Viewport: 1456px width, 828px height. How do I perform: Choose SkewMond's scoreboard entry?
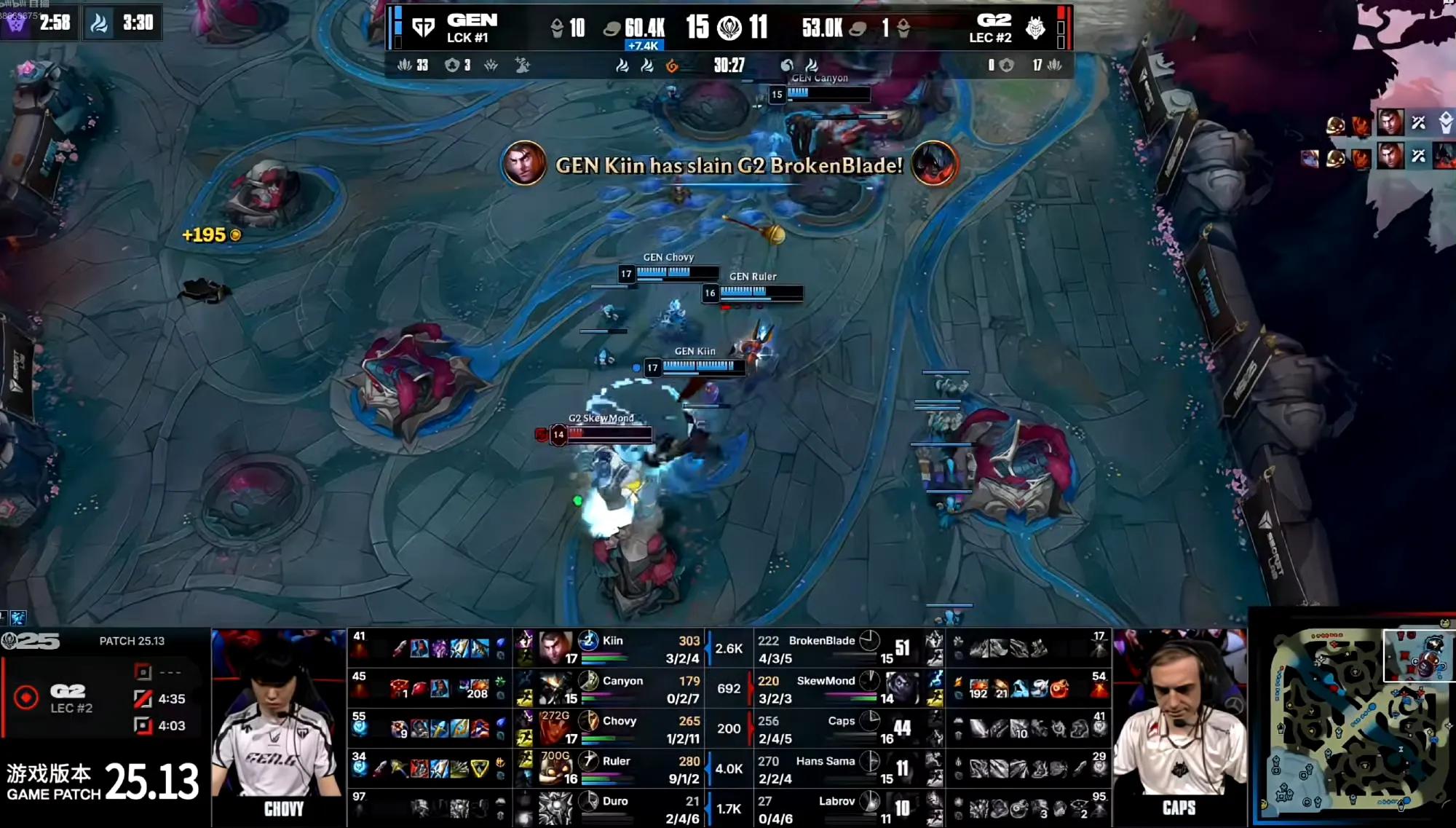[x=826, y=688]
